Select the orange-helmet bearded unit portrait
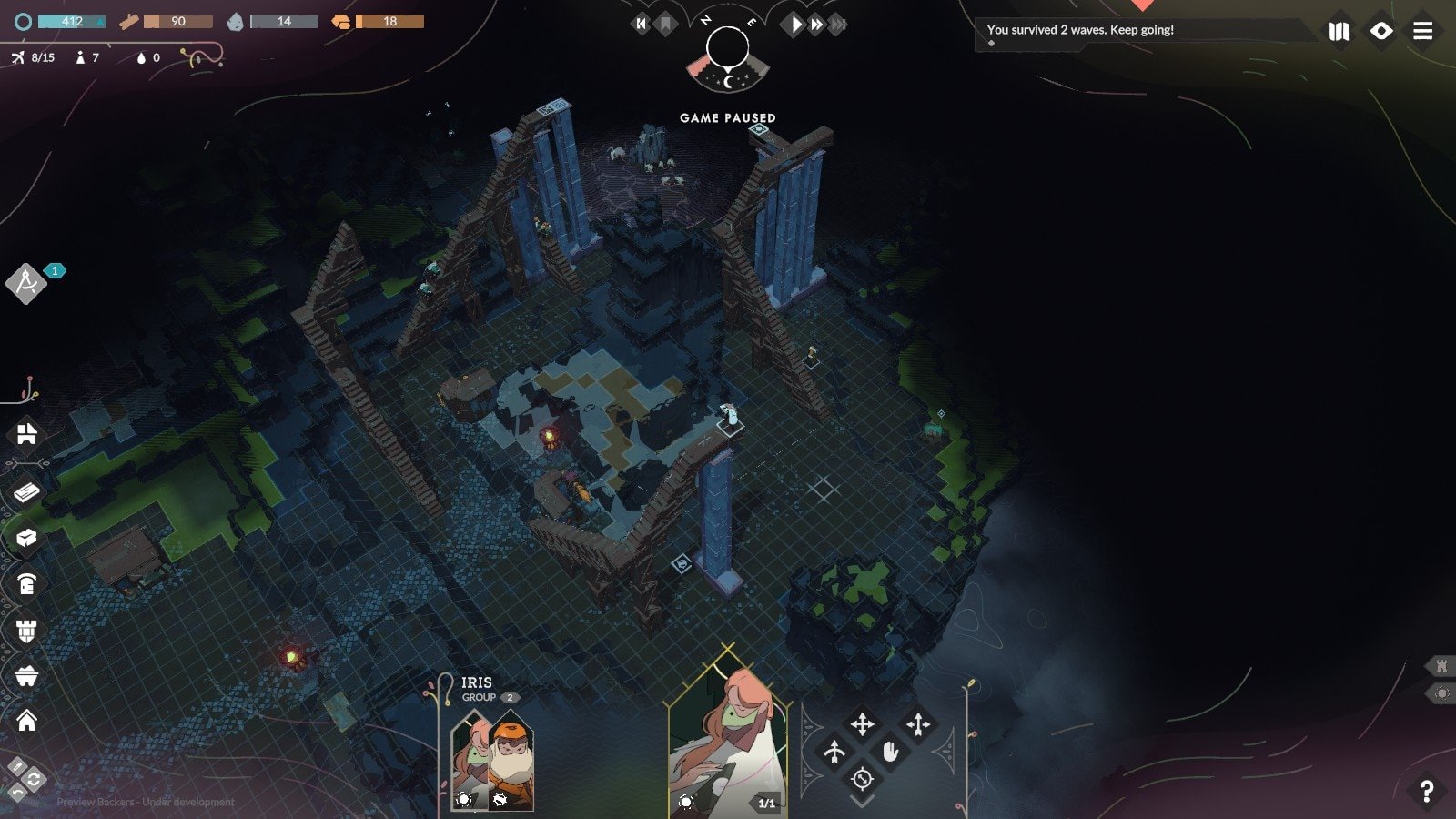The height and width of the screenshot is (819, 1456). 511,760
